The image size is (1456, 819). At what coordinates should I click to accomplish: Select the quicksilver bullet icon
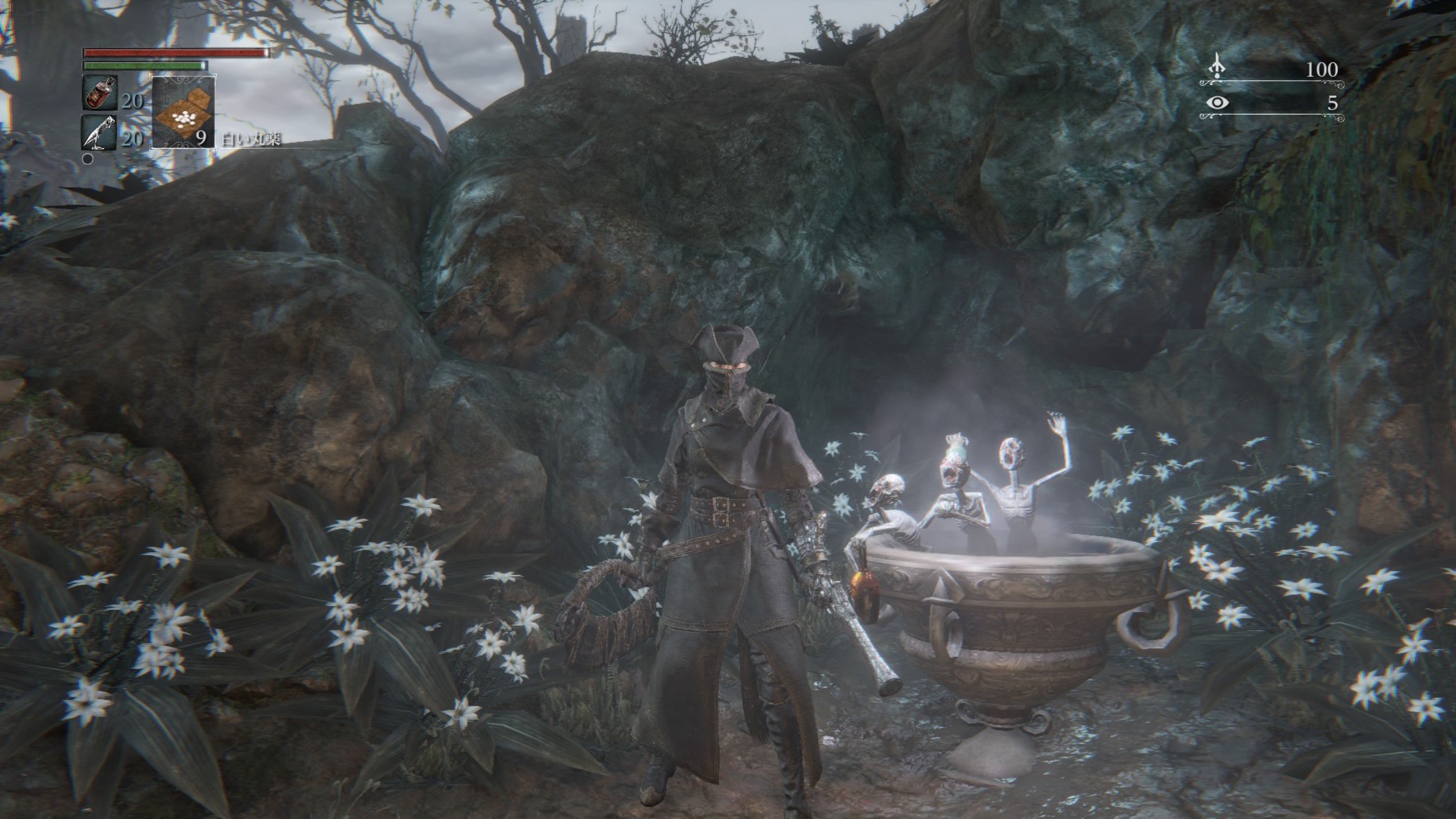[x=99, y=133]
